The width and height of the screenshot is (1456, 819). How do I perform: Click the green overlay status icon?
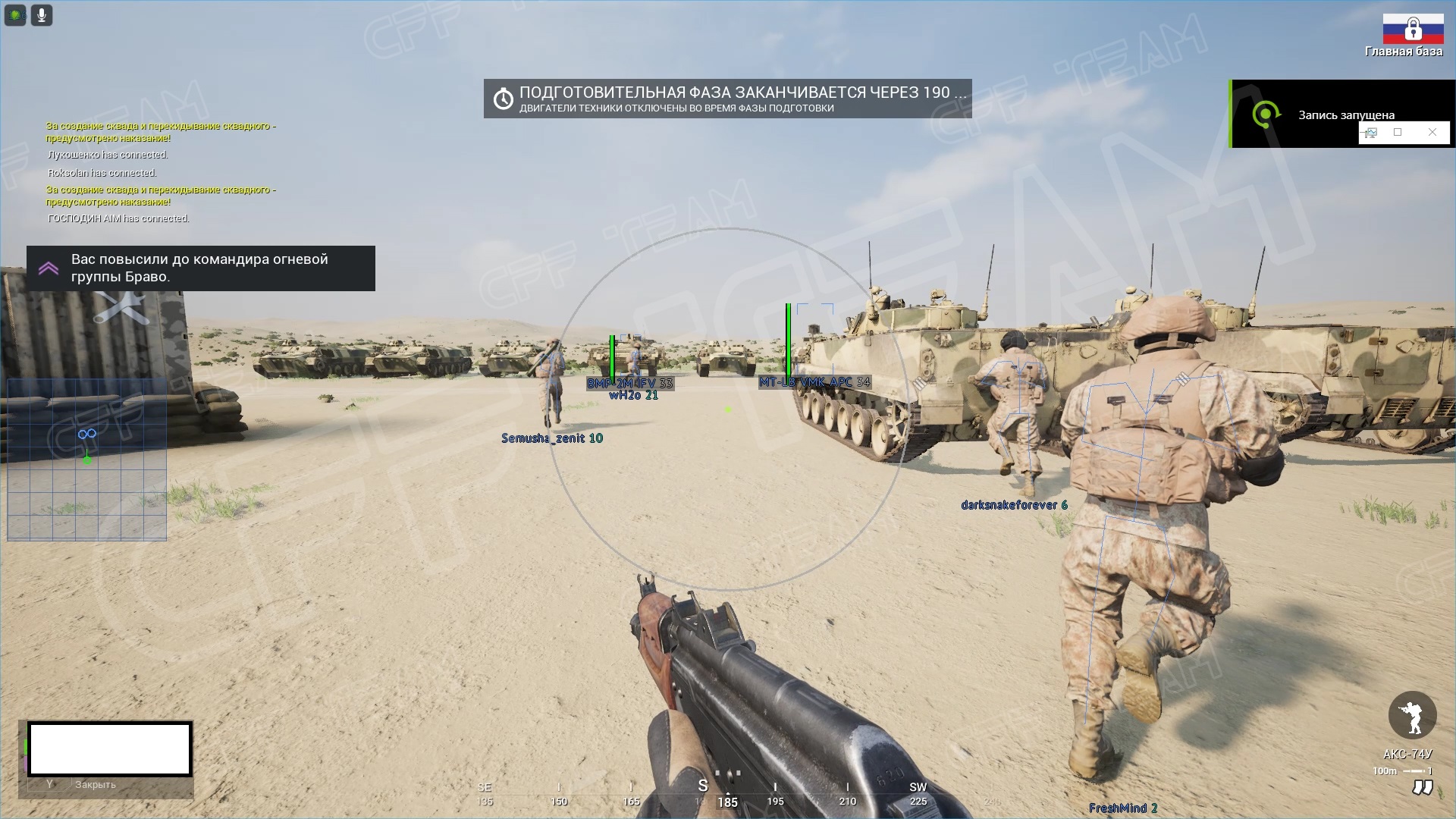pos(15,15)
